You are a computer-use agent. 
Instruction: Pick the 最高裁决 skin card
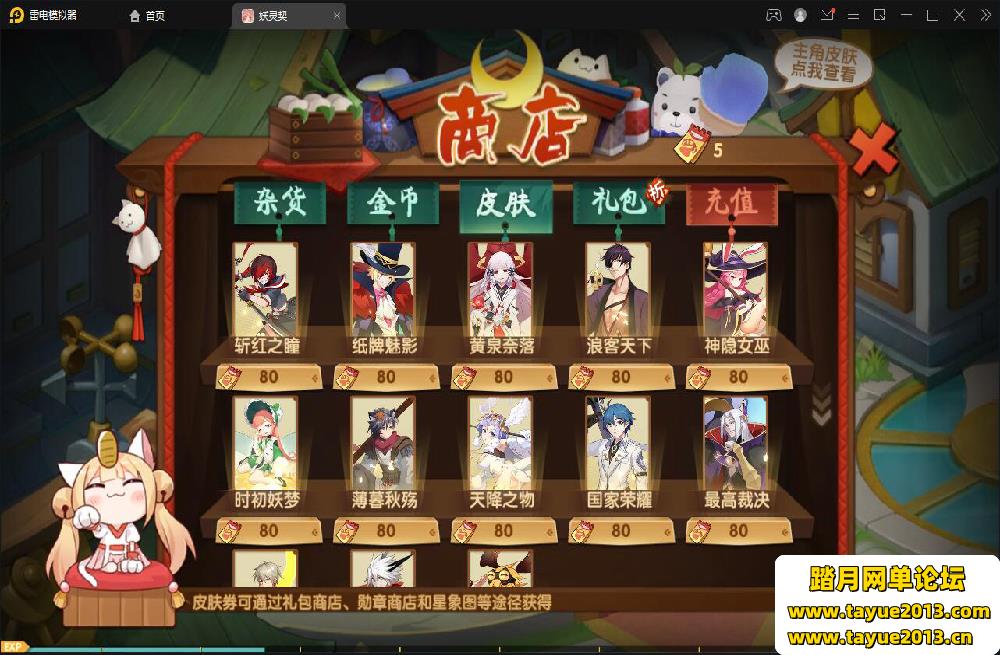735,445
